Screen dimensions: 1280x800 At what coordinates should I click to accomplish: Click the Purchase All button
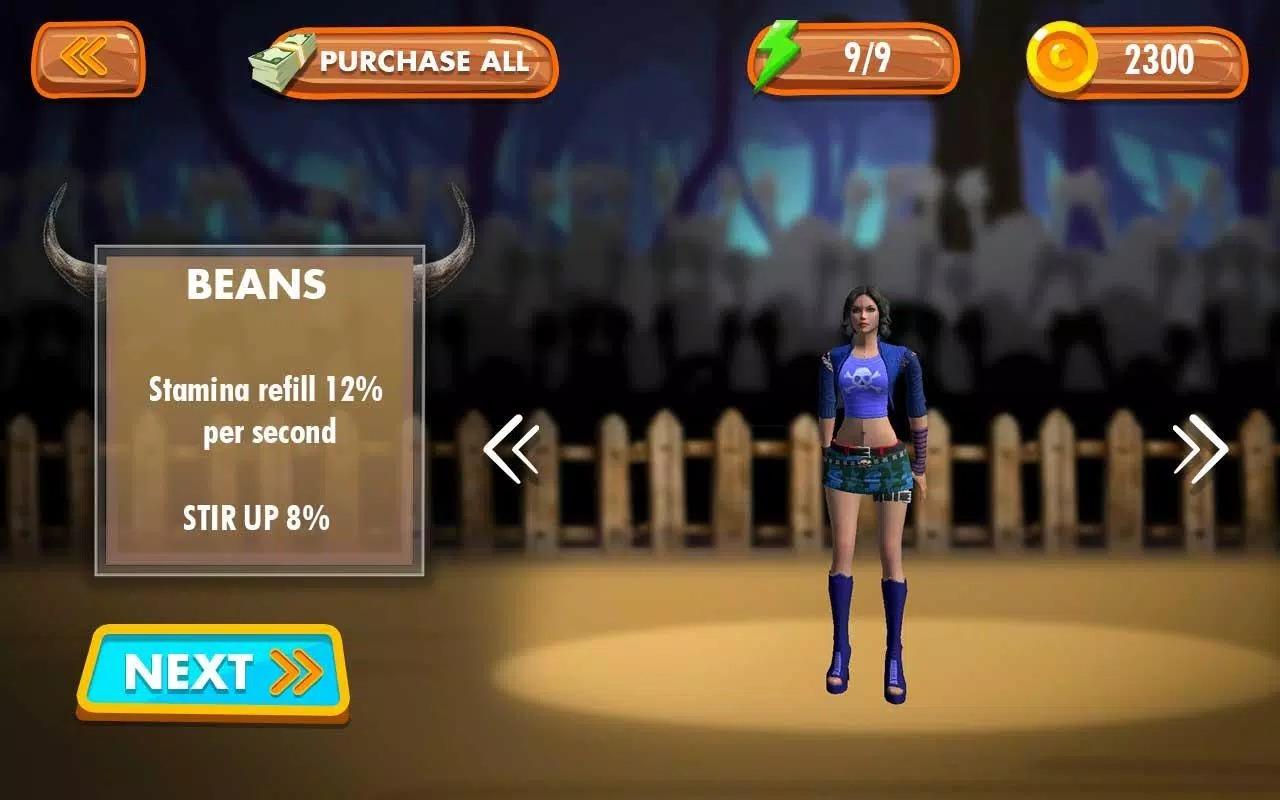click(x=405, y=62)
